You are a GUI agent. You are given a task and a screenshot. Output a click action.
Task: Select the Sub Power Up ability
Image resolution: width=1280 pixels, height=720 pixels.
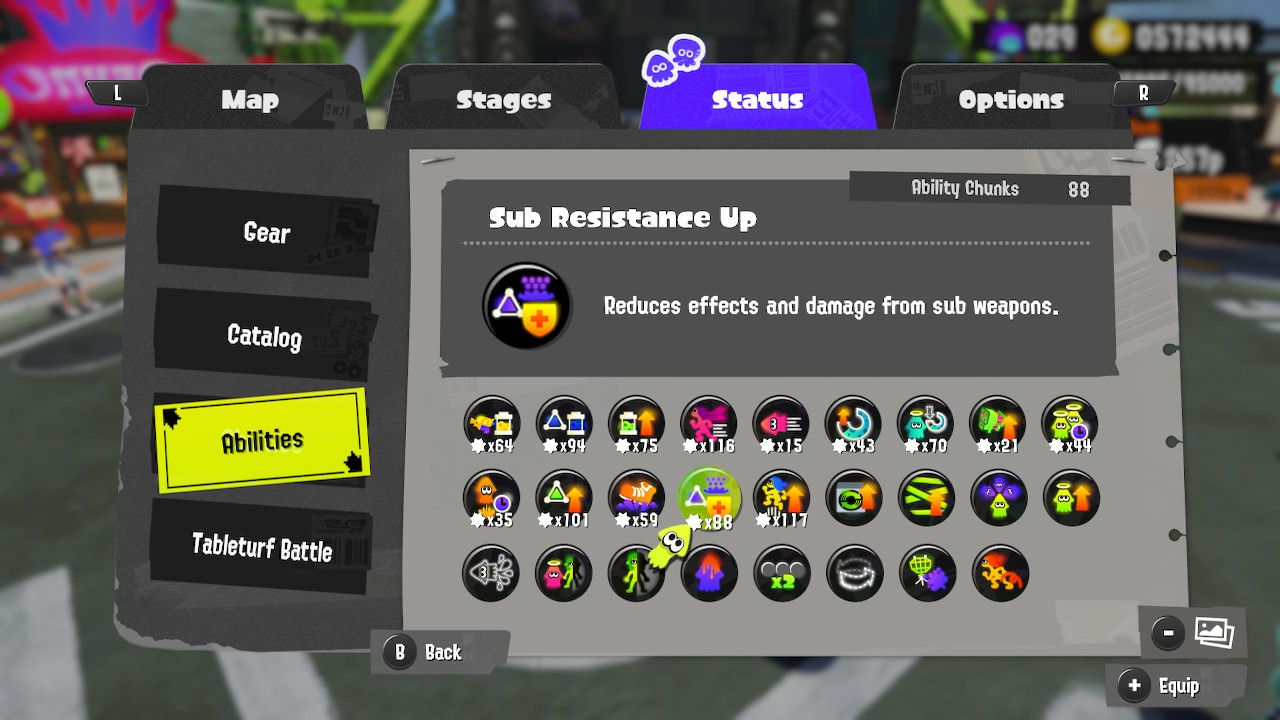coord(563,498)
